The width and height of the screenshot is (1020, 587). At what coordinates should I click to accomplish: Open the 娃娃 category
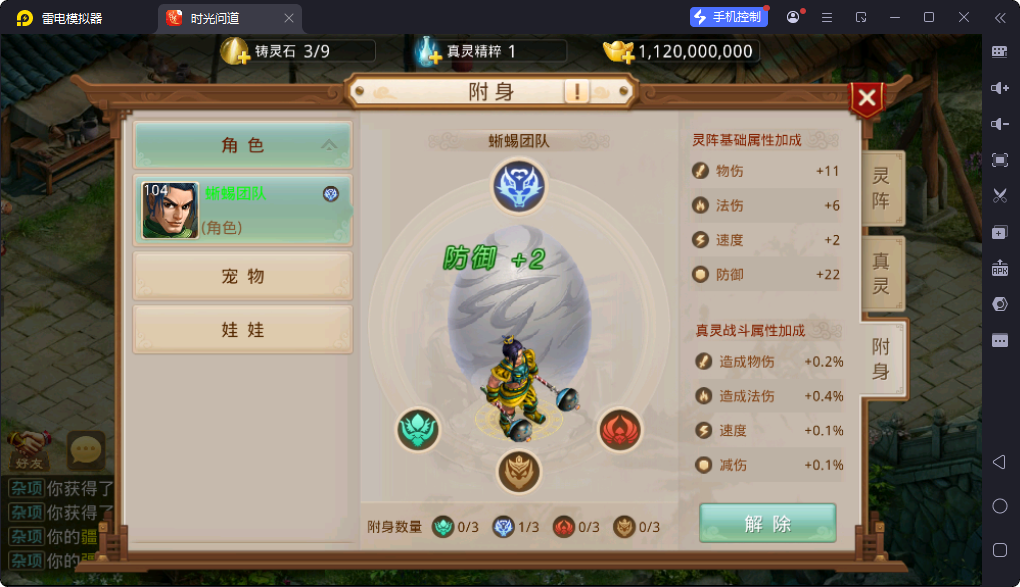point(243,330)
